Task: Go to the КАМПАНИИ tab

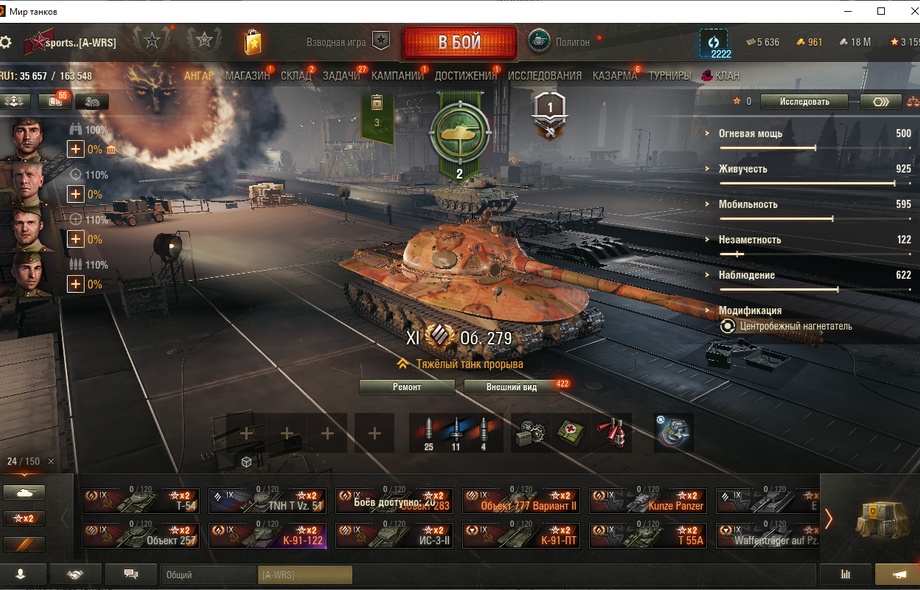Action: point(397,76)
